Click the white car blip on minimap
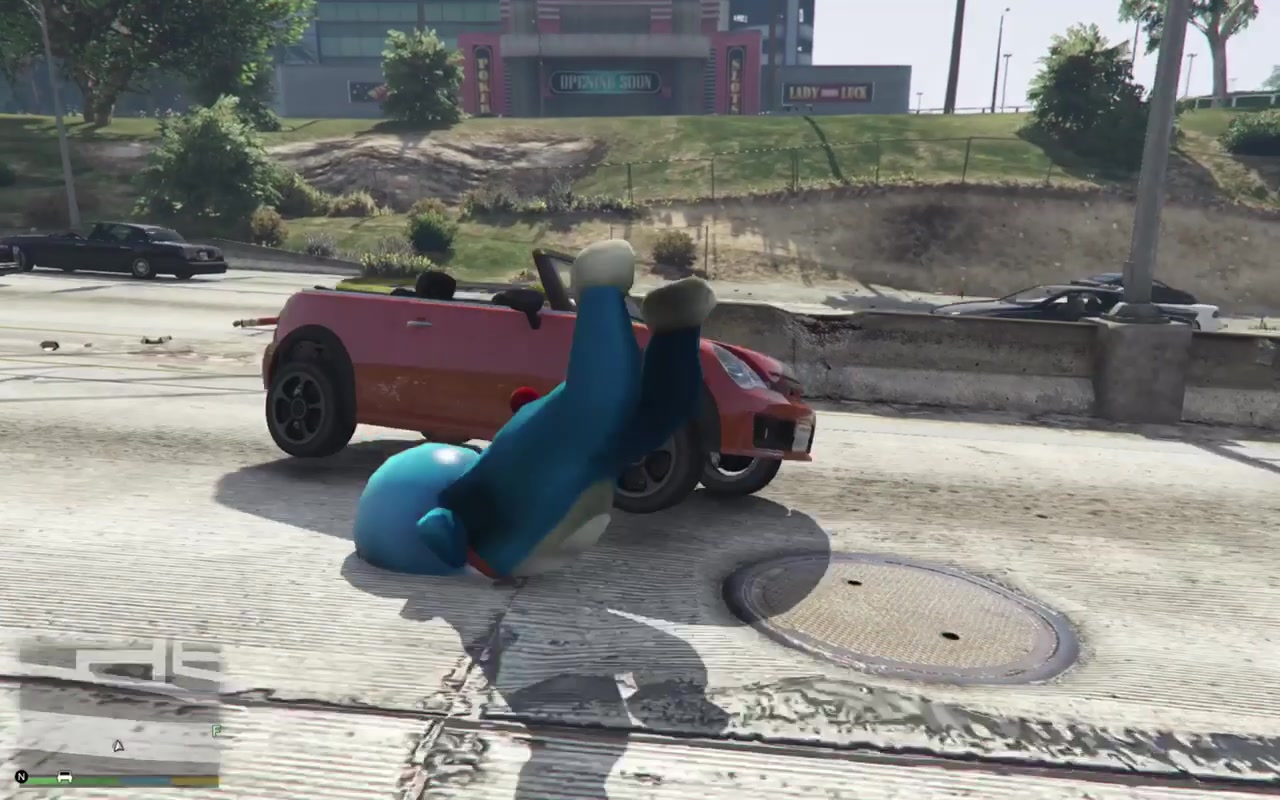Screen dimensions: 1280x800 click(65, 777)
